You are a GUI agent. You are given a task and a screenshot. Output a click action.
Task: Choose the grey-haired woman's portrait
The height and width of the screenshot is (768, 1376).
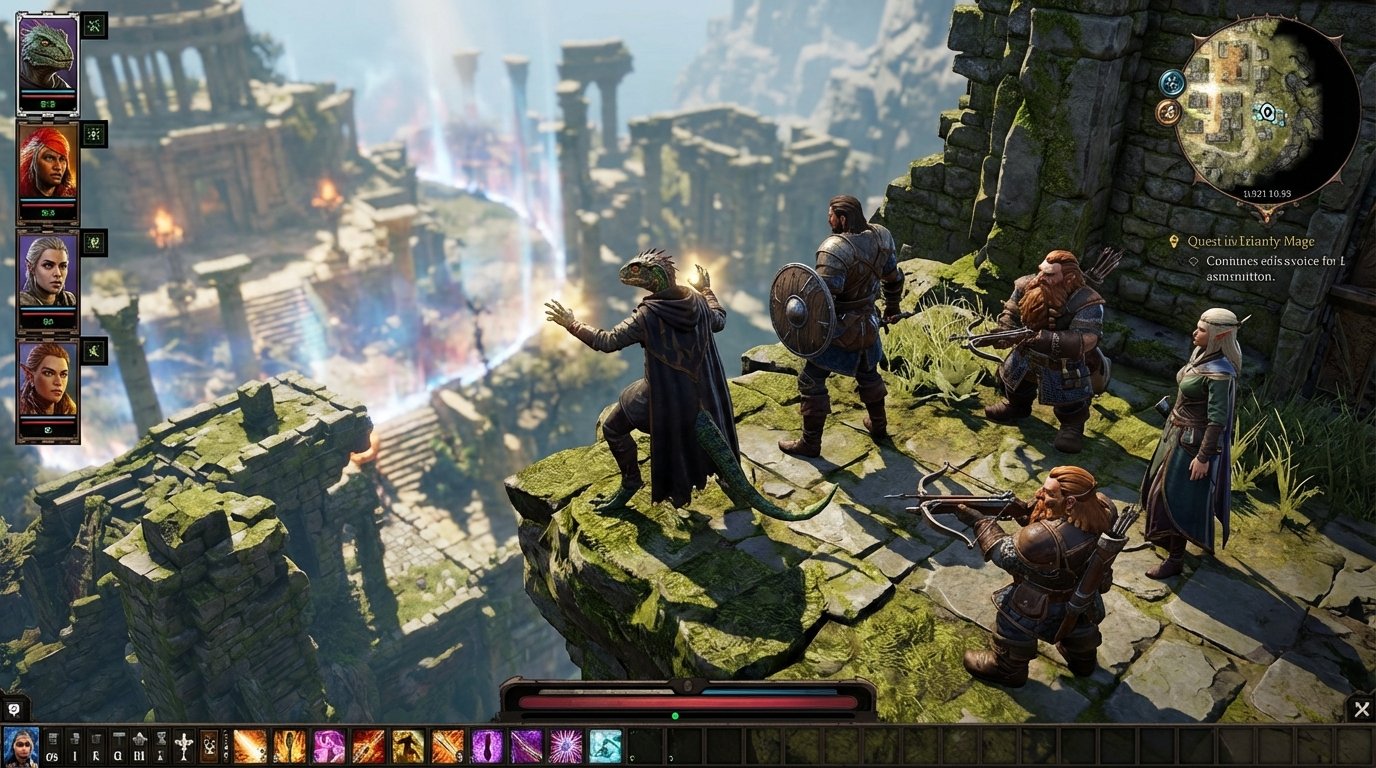click(47, 277)
